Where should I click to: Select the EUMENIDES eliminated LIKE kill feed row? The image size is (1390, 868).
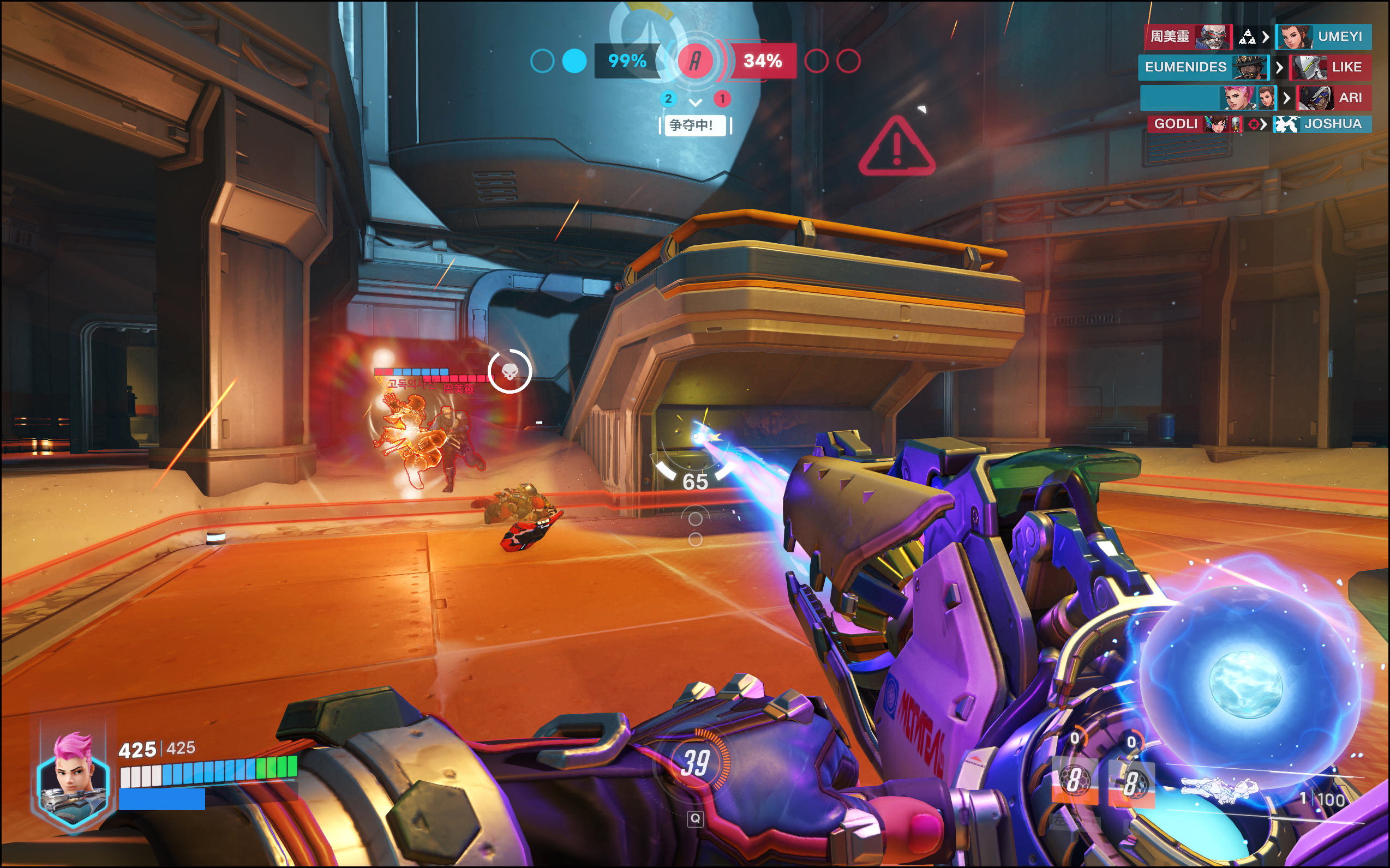(x=1255, y=67)
